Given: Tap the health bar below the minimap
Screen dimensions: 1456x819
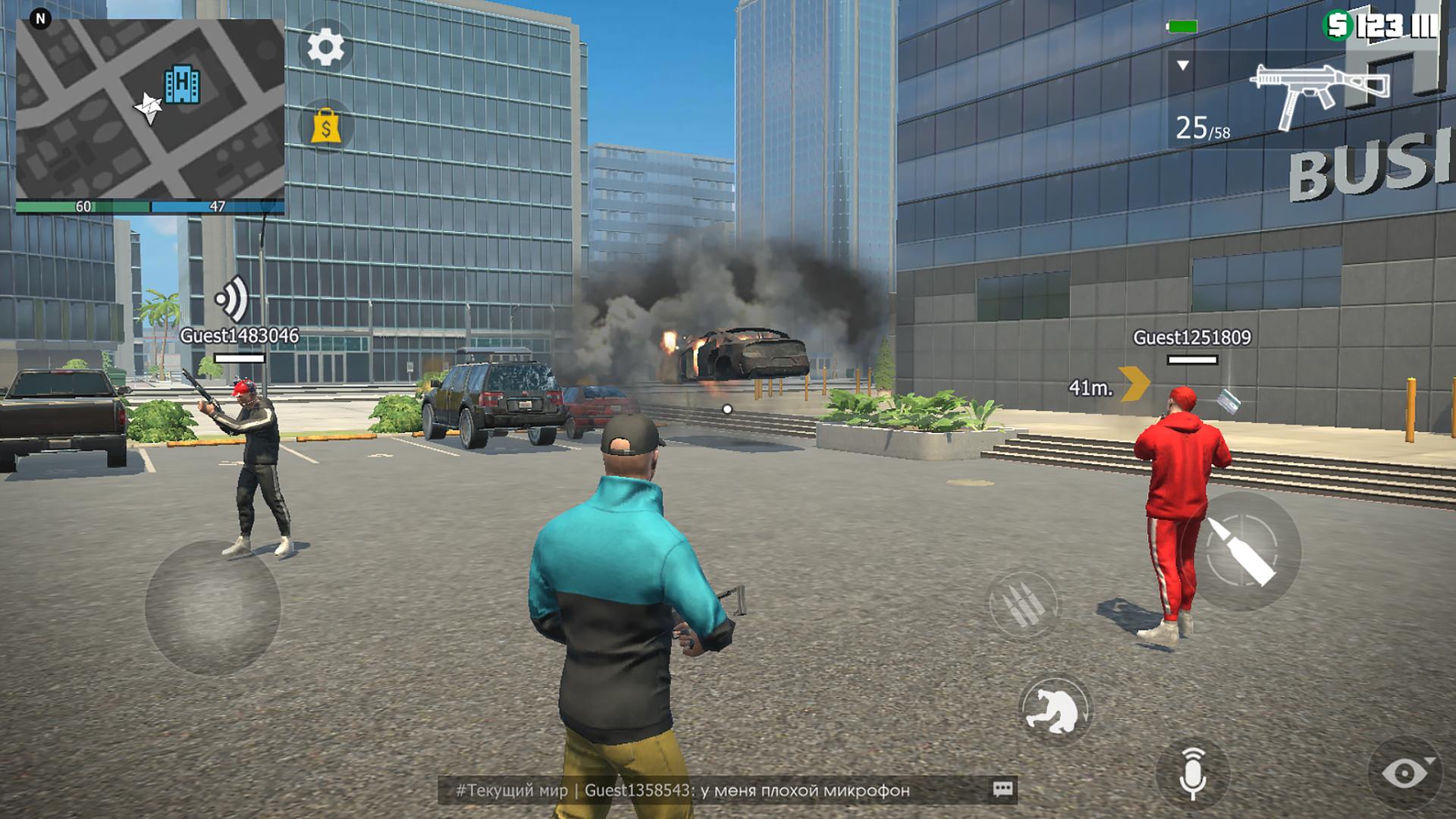Looking at the screenshot, I should (83, 205).
